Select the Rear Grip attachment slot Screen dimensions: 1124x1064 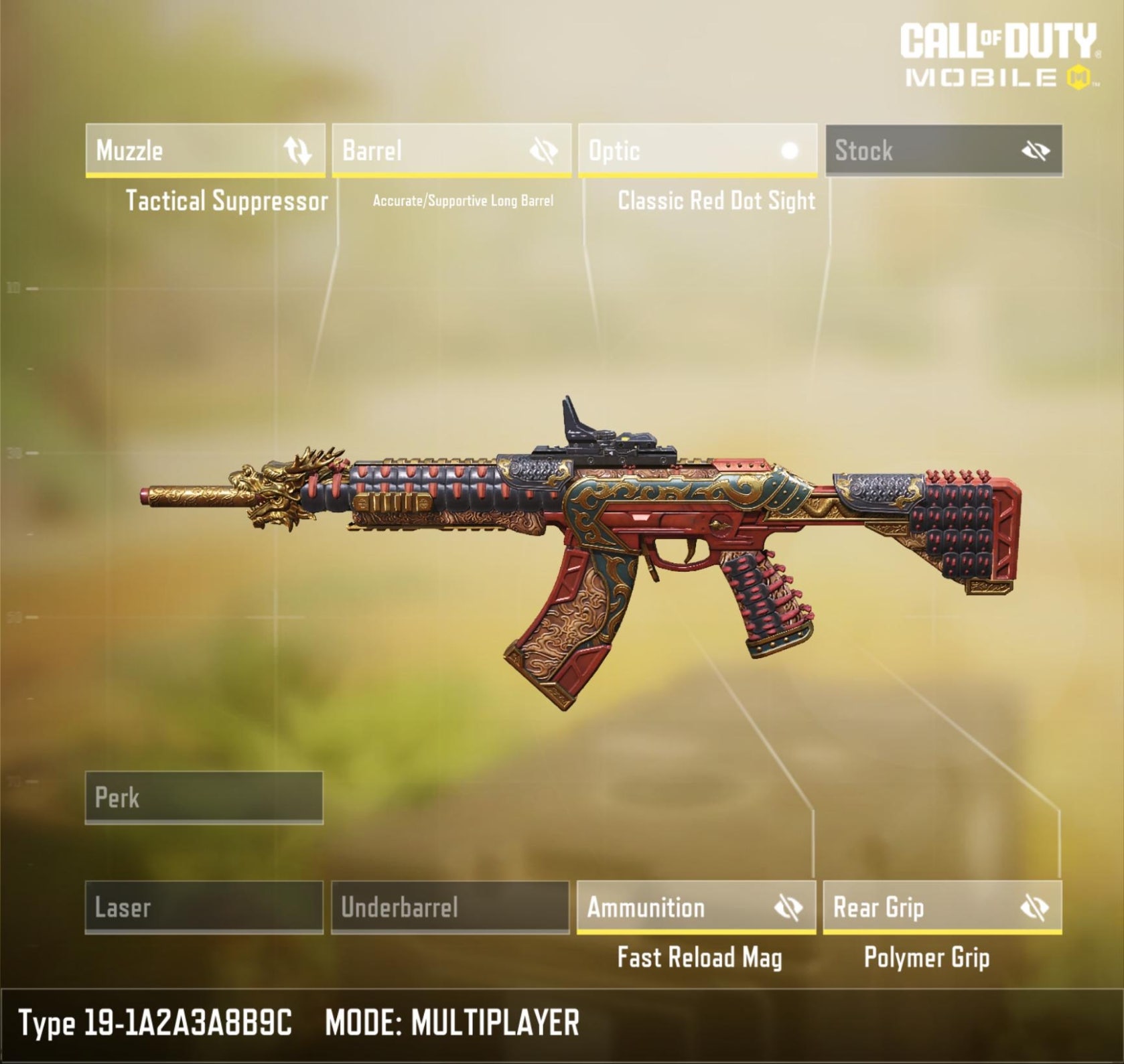pyautogui.click(x=918, y=907)
